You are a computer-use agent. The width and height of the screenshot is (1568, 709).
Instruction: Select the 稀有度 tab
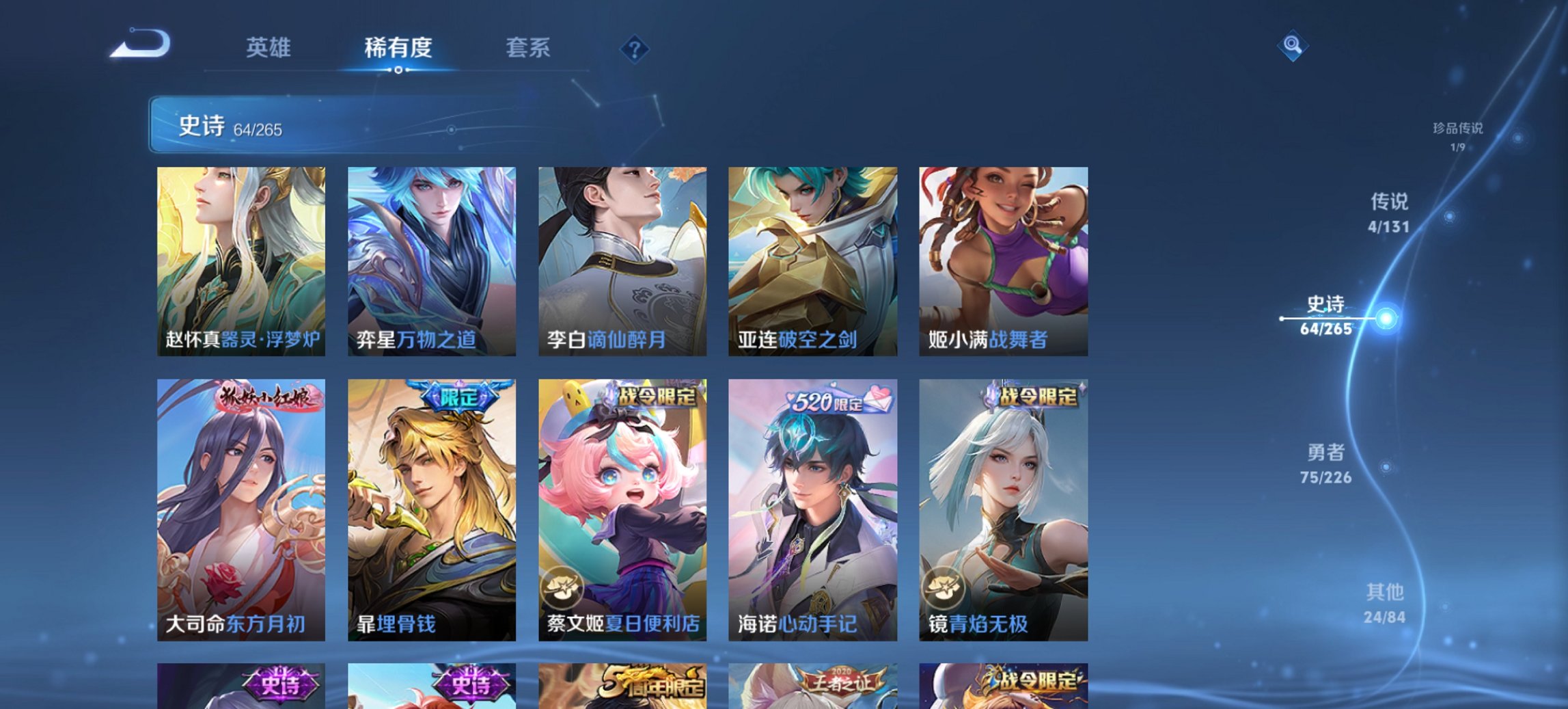(x=398, y=49)
